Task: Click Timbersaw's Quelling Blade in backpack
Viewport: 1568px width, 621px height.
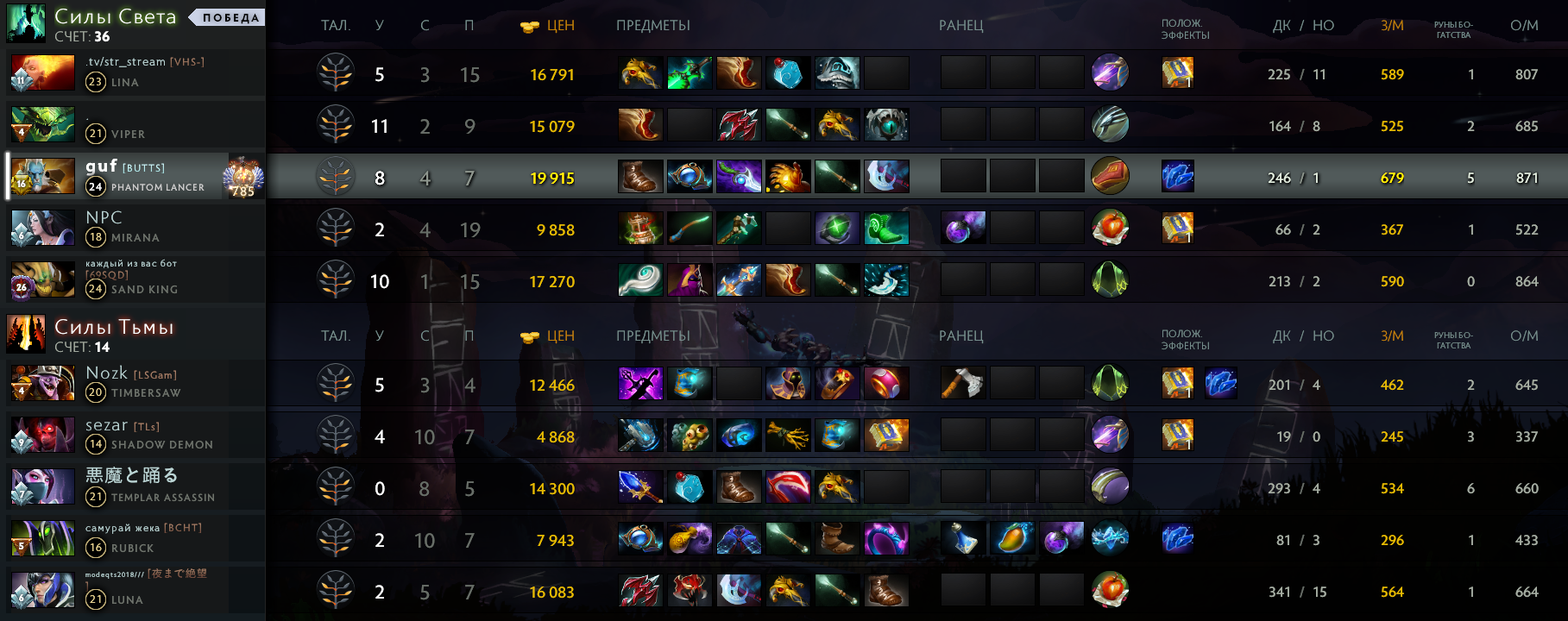Action: click(962, 384)
